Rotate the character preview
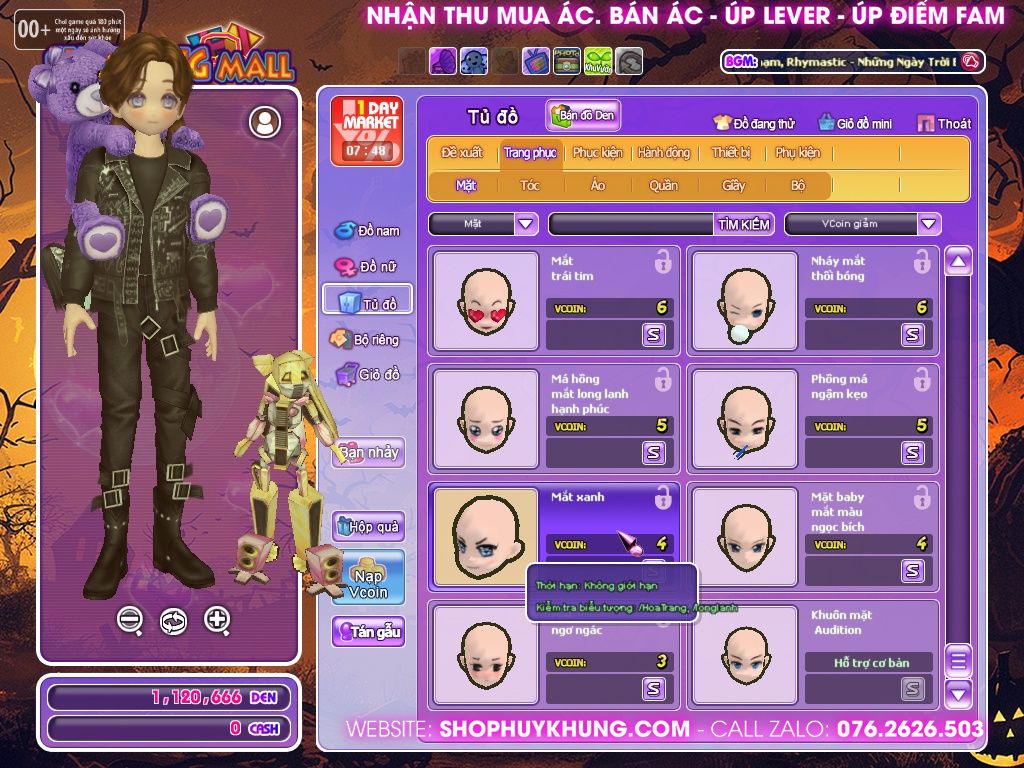Image resolution: width=1024 pixels, height=768 pixels. tap(173, 620)
